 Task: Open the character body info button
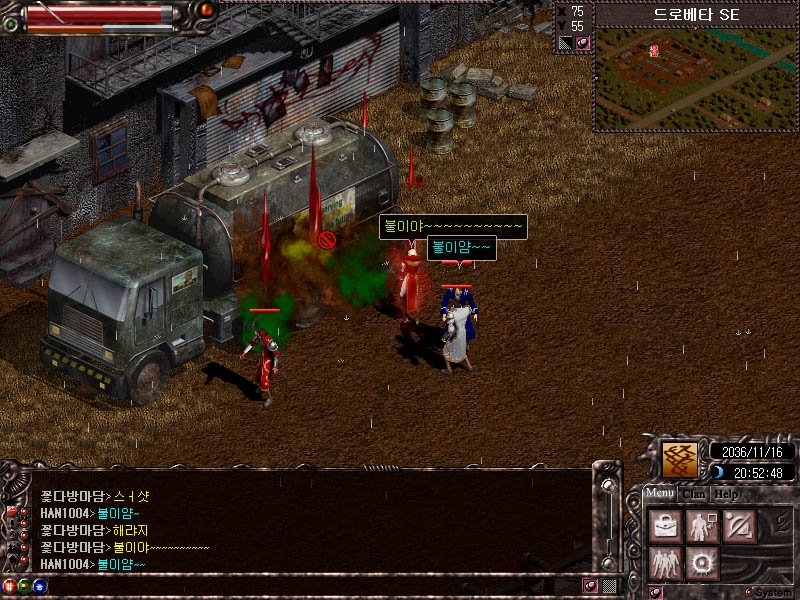point(702,527)
